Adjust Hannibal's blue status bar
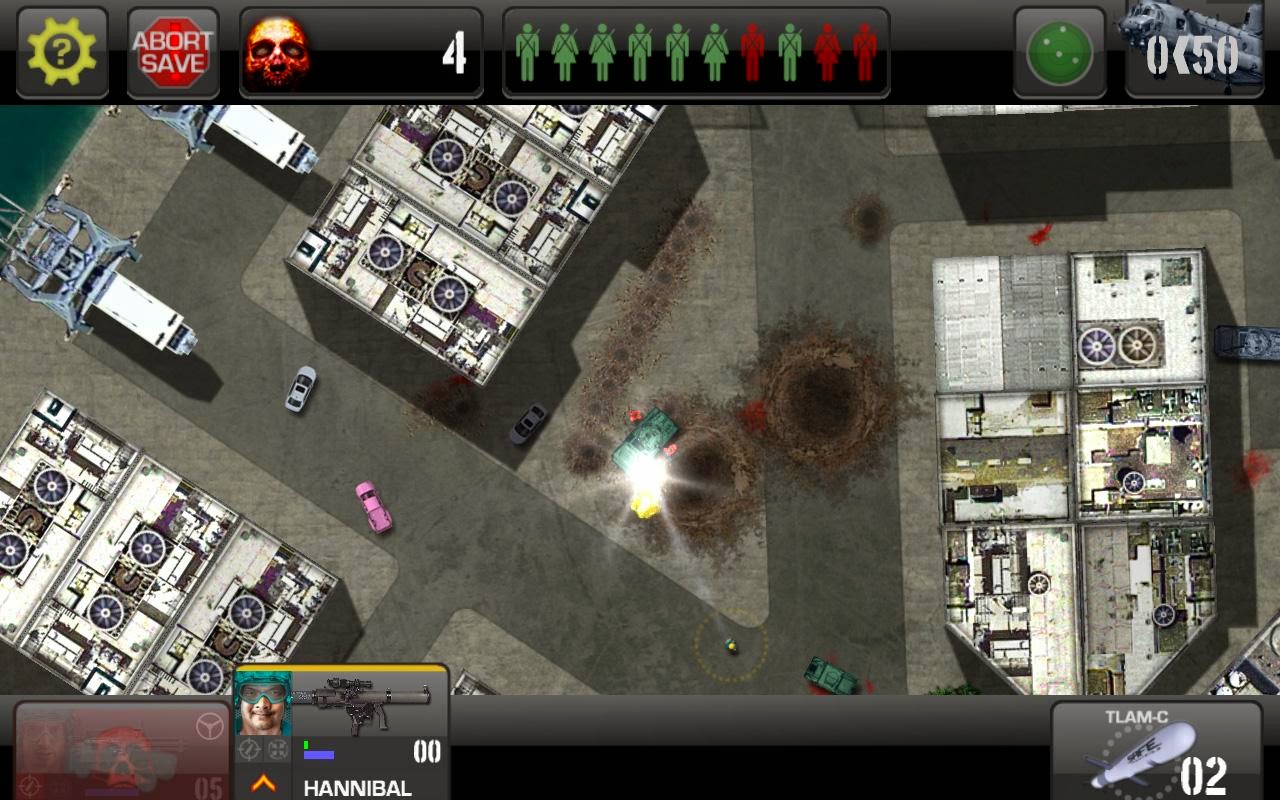The height and width of the screenshot is (800, 1280). tap(320, 756)
